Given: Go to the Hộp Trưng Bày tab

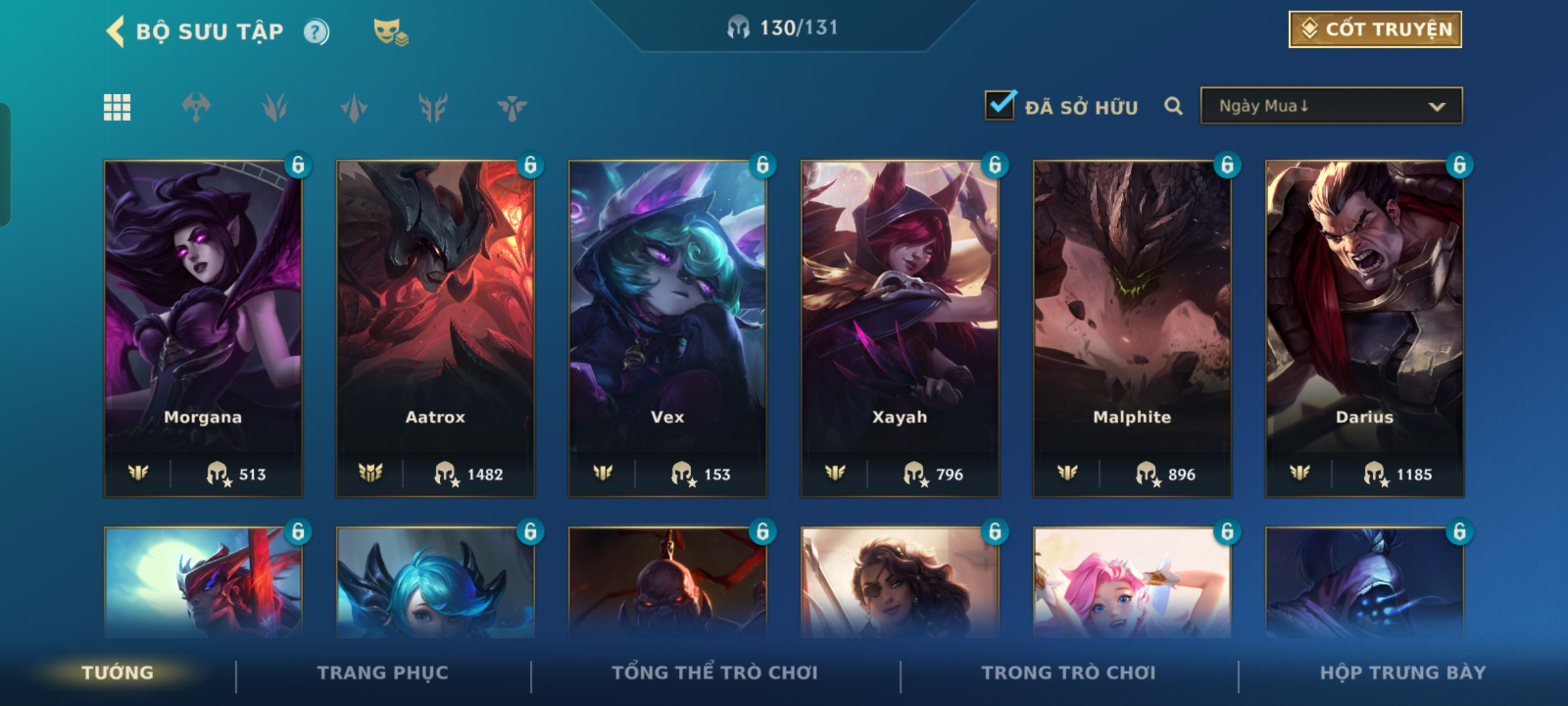Looking at the screenshot, I should (1402, 673).
